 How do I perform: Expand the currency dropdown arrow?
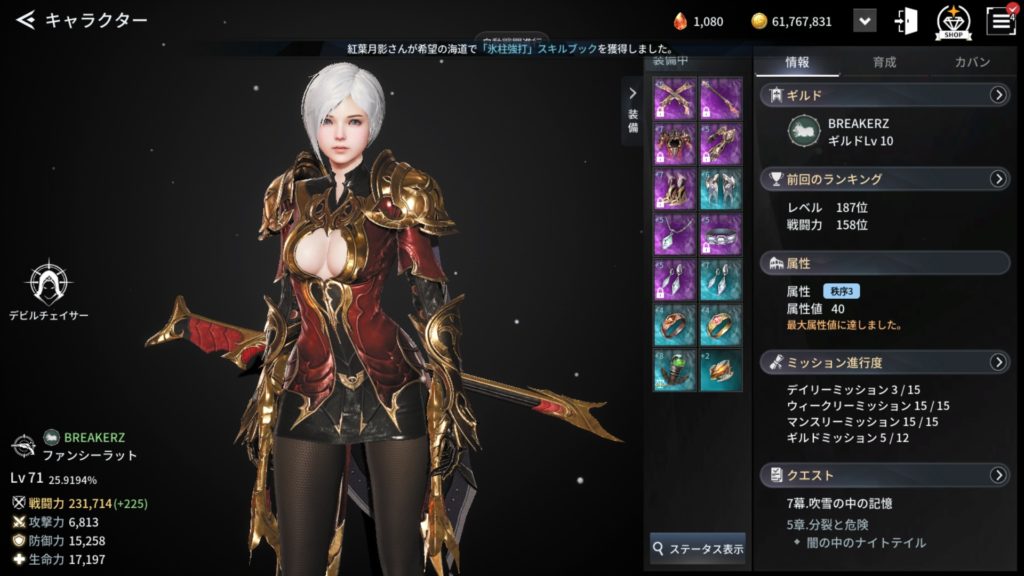(x=865, y=21)
